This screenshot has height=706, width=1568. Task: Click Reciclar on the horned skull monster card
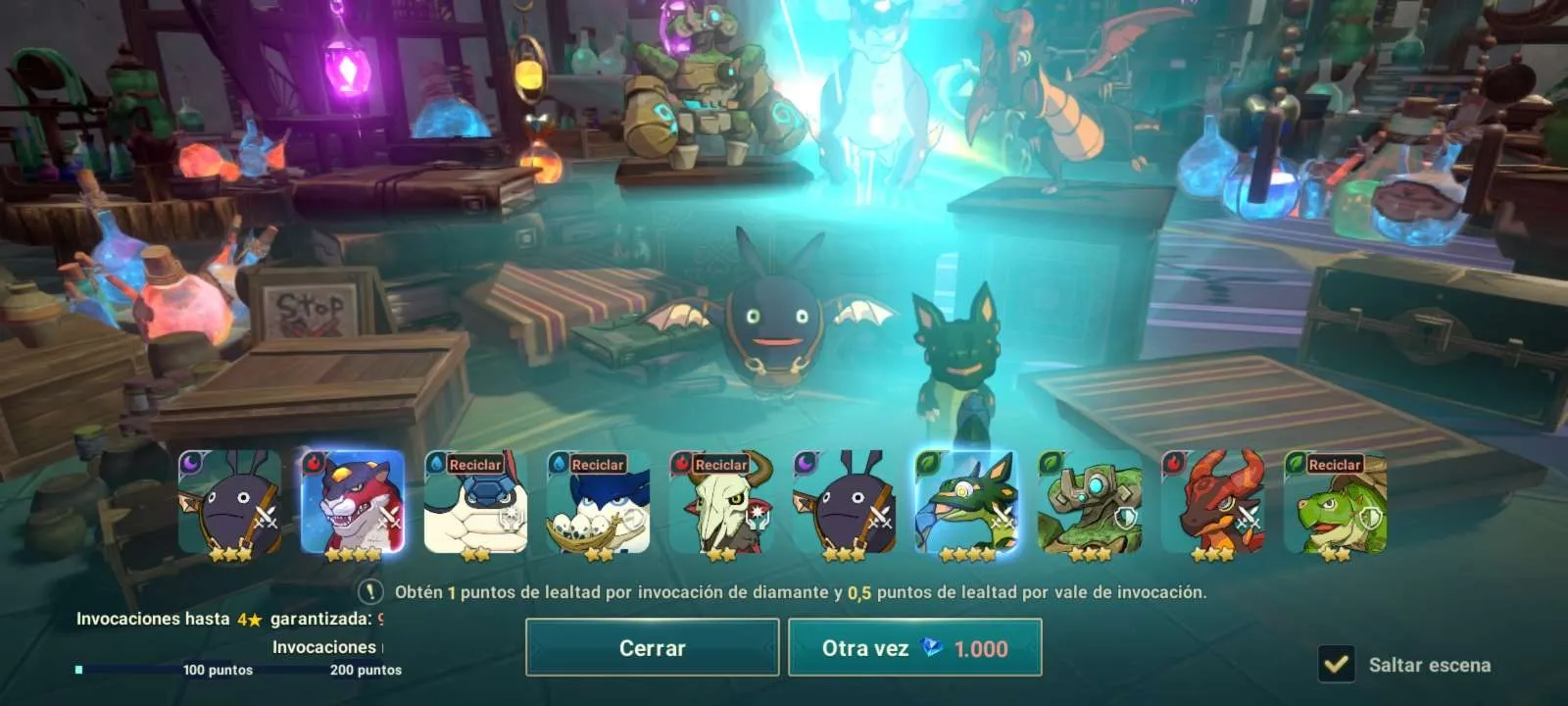(720, 465)
